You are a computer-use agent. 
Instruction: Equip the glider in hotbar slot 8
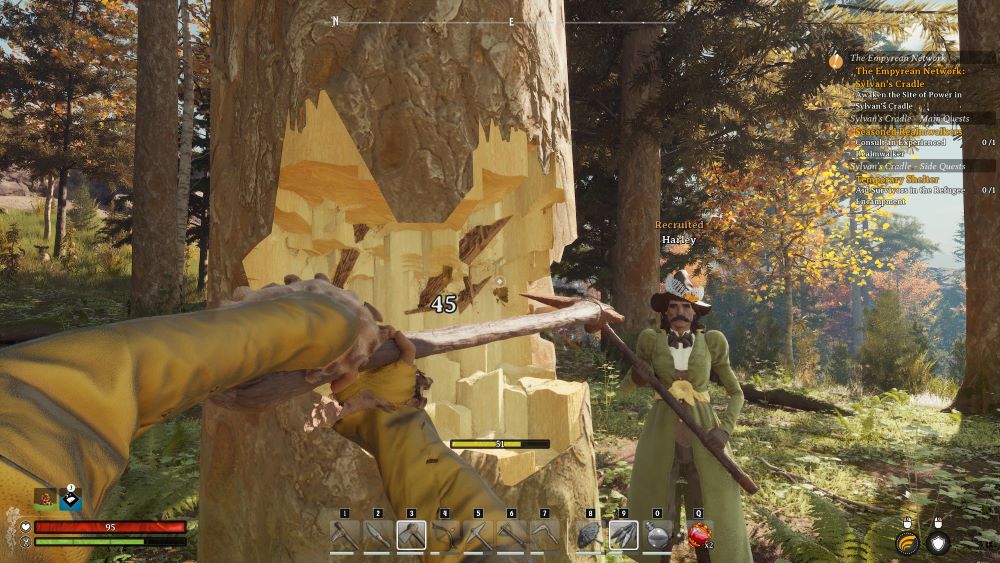tap(591, 535)
